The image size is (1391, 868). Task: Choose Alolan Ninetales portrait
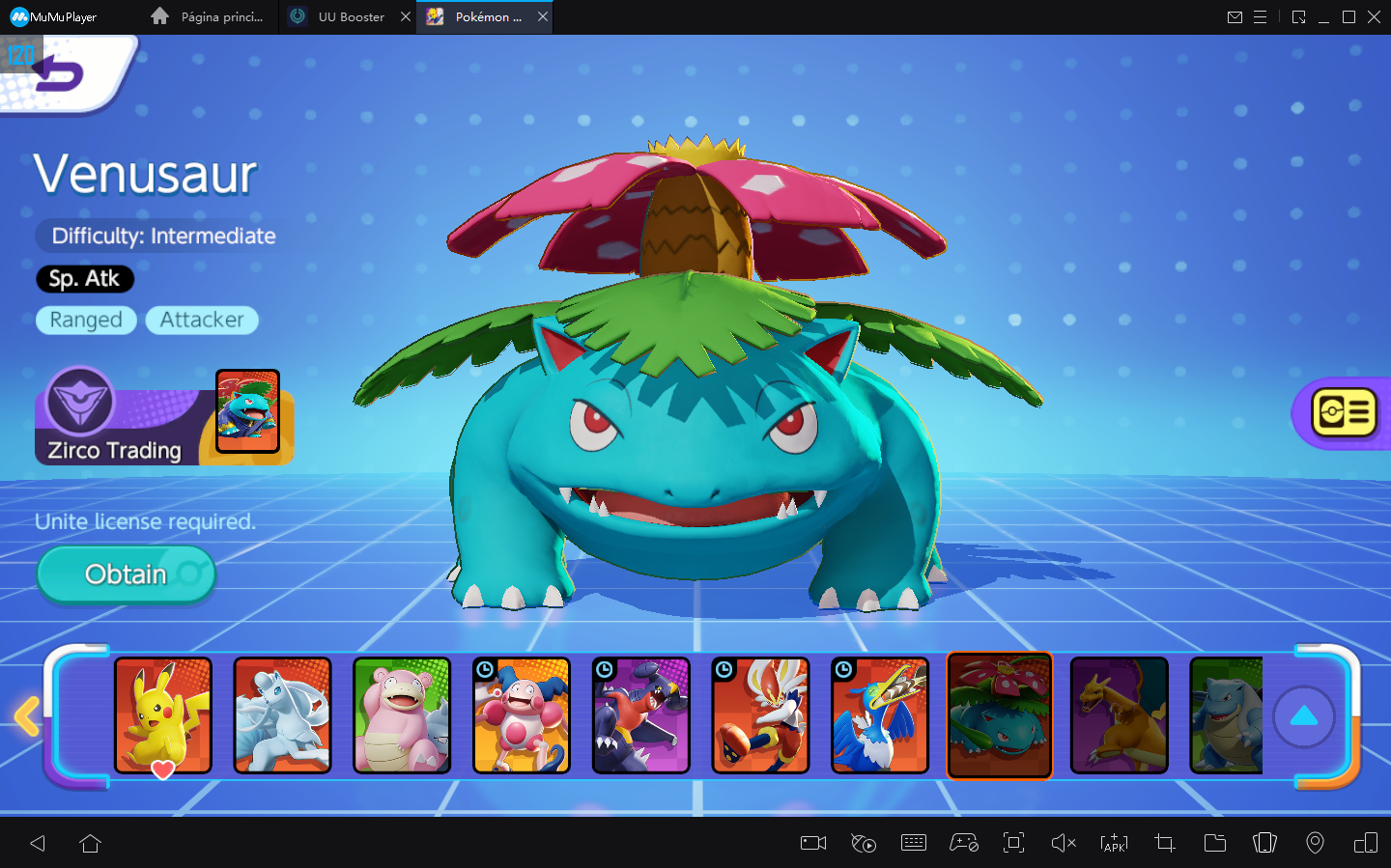click(282, 715)
